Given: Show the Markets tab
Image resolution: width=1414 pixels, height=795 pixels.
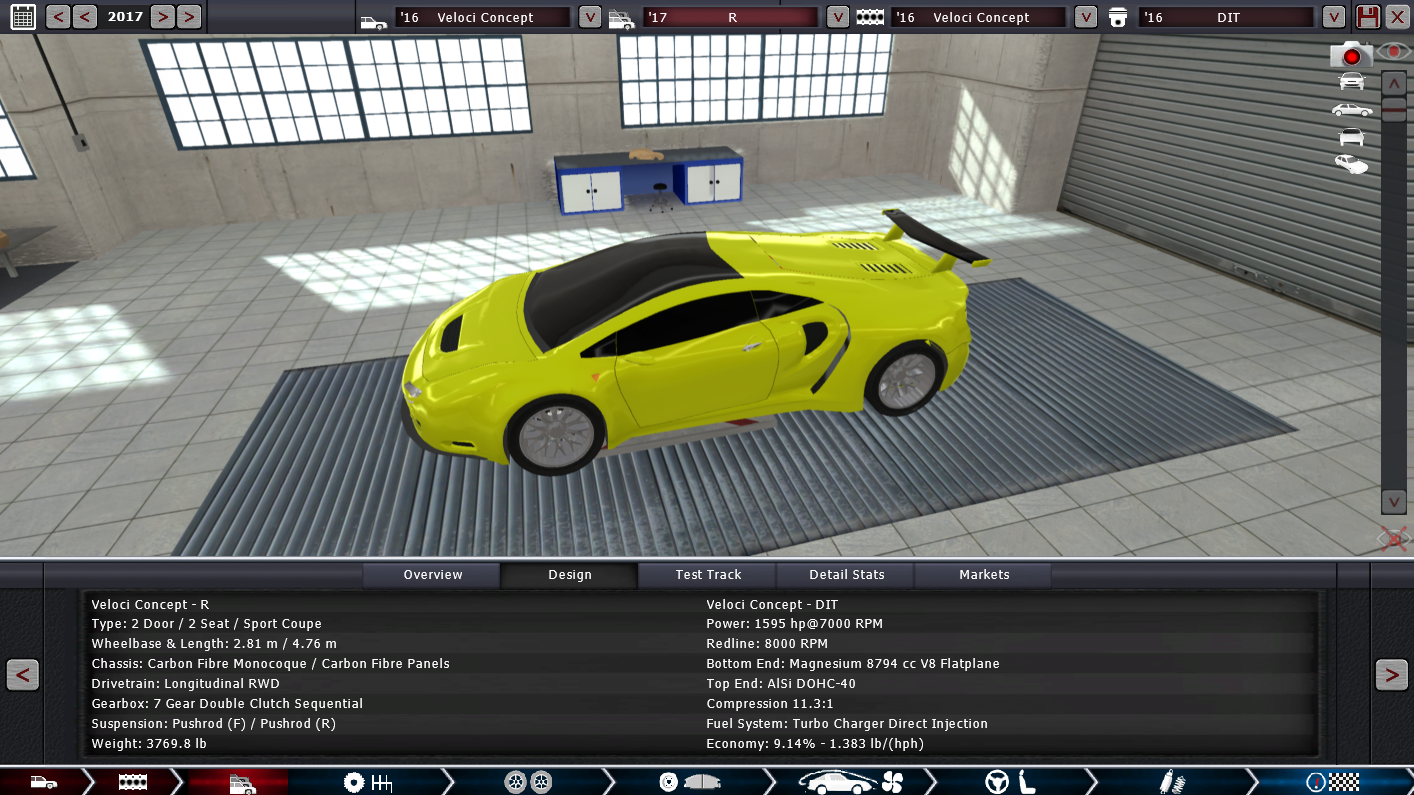Looking at the screenshot, I should coord(984,575).
